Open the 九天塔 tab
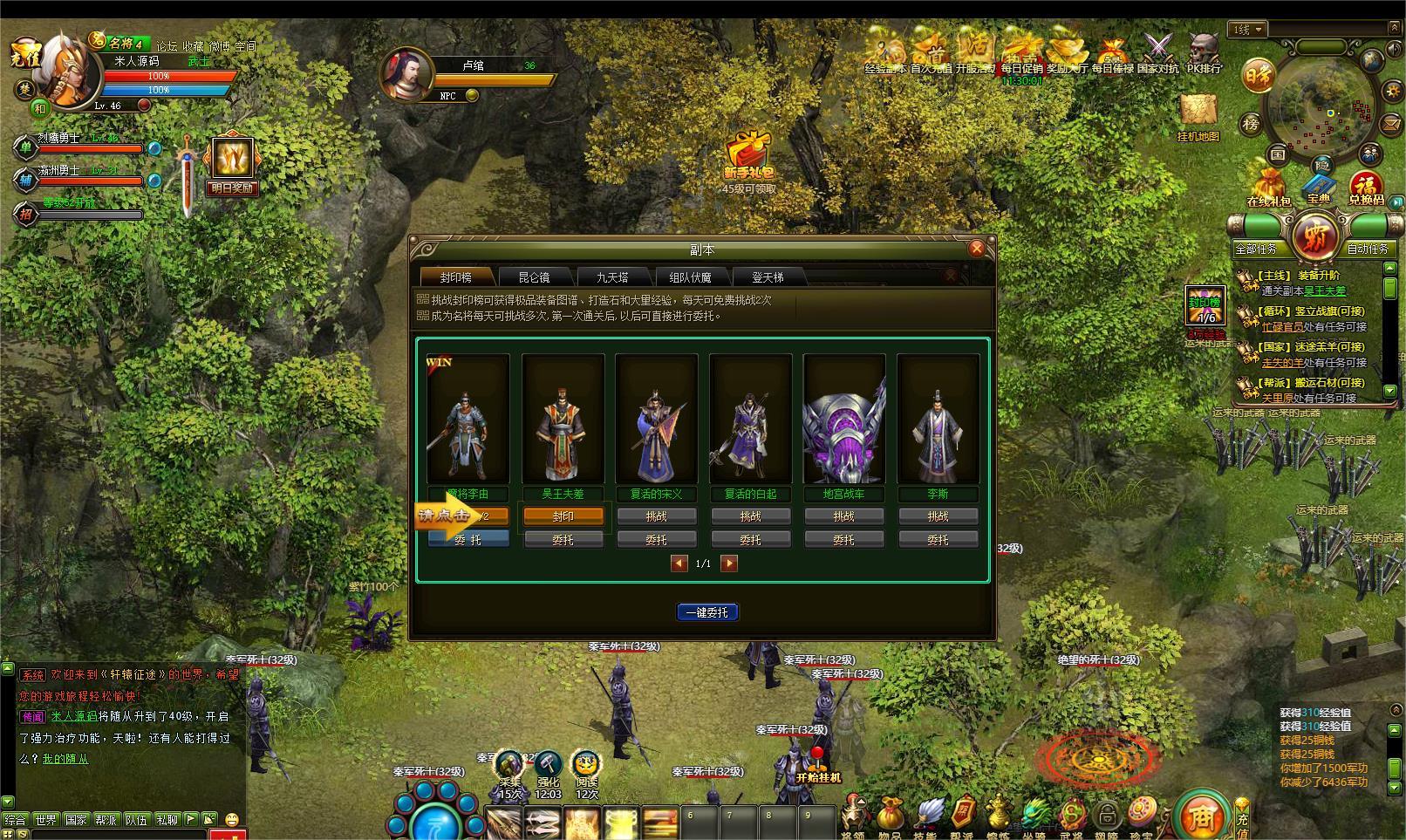The image size is (1406, 840). point(612,277)
